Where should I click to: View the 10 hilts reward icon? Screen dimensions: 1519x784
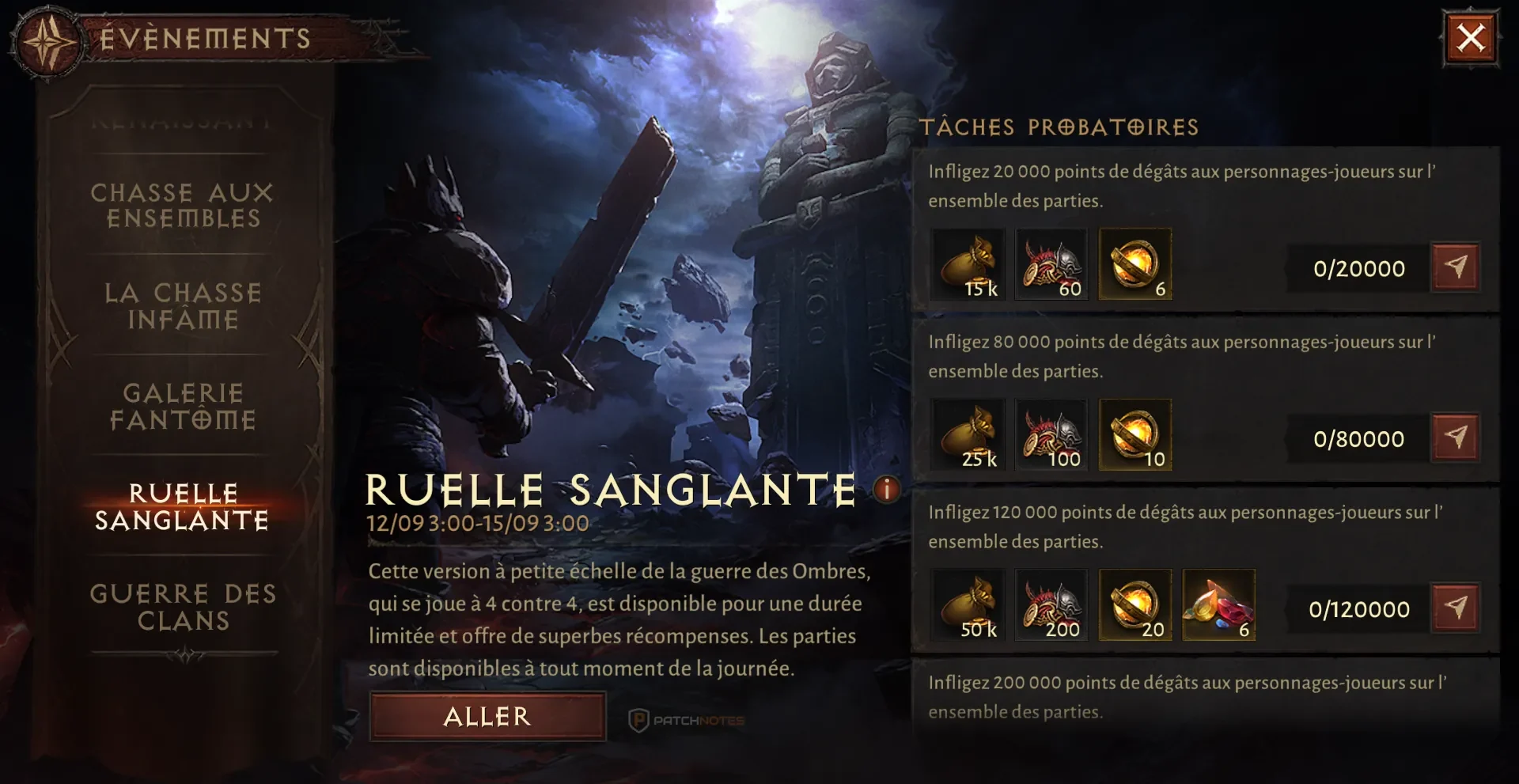click(1135, 434)
